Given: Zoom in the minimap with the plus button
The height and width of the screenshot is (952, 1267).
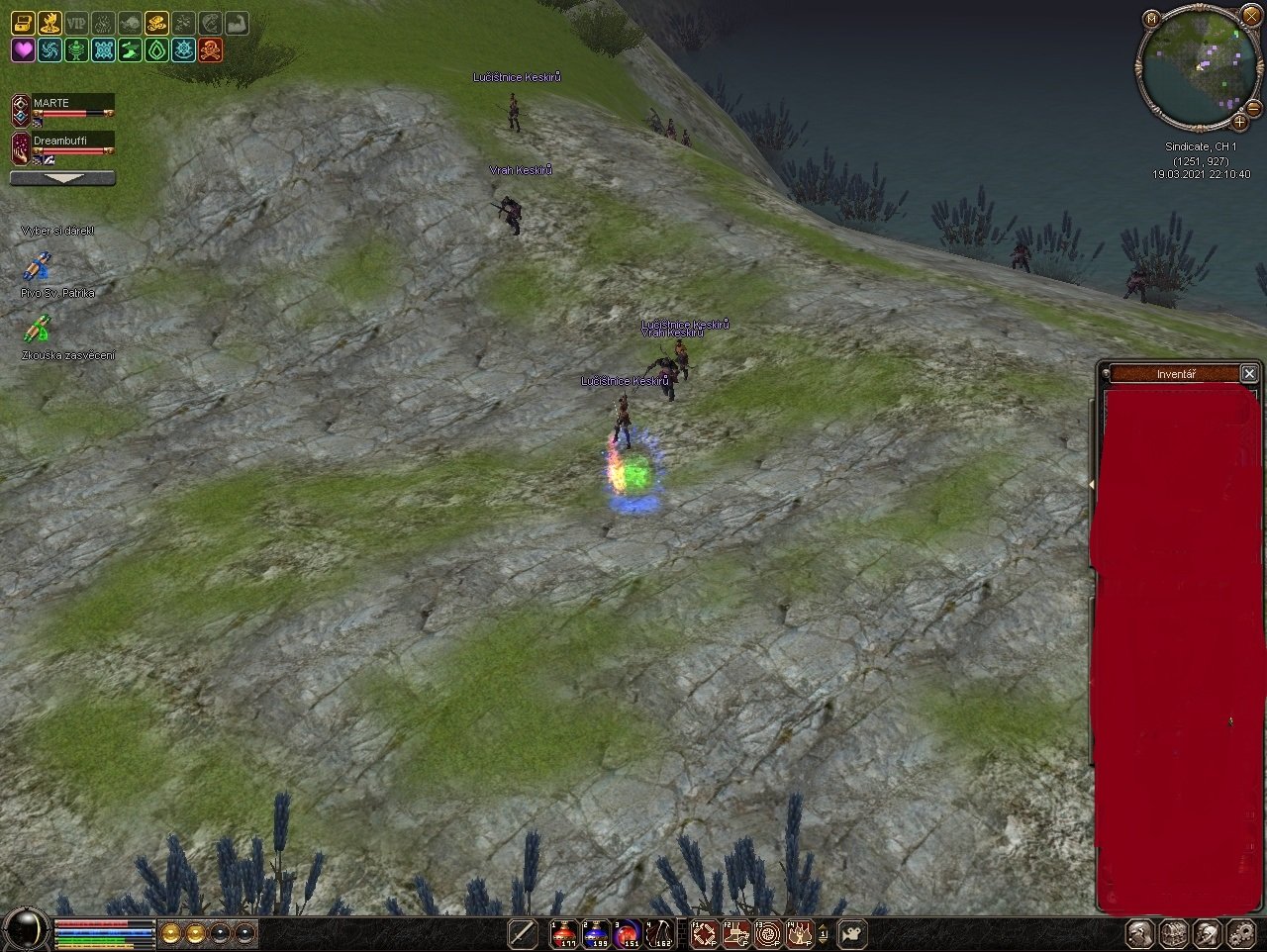Looking at the screenshot, I should 1239,122.
